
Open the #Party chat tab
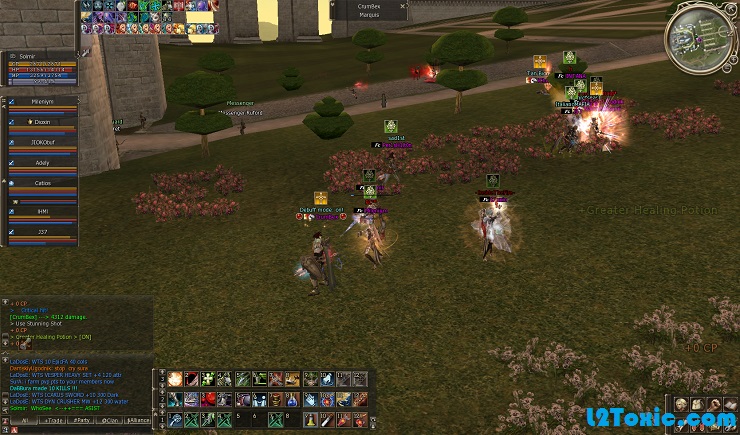[80, 421]
